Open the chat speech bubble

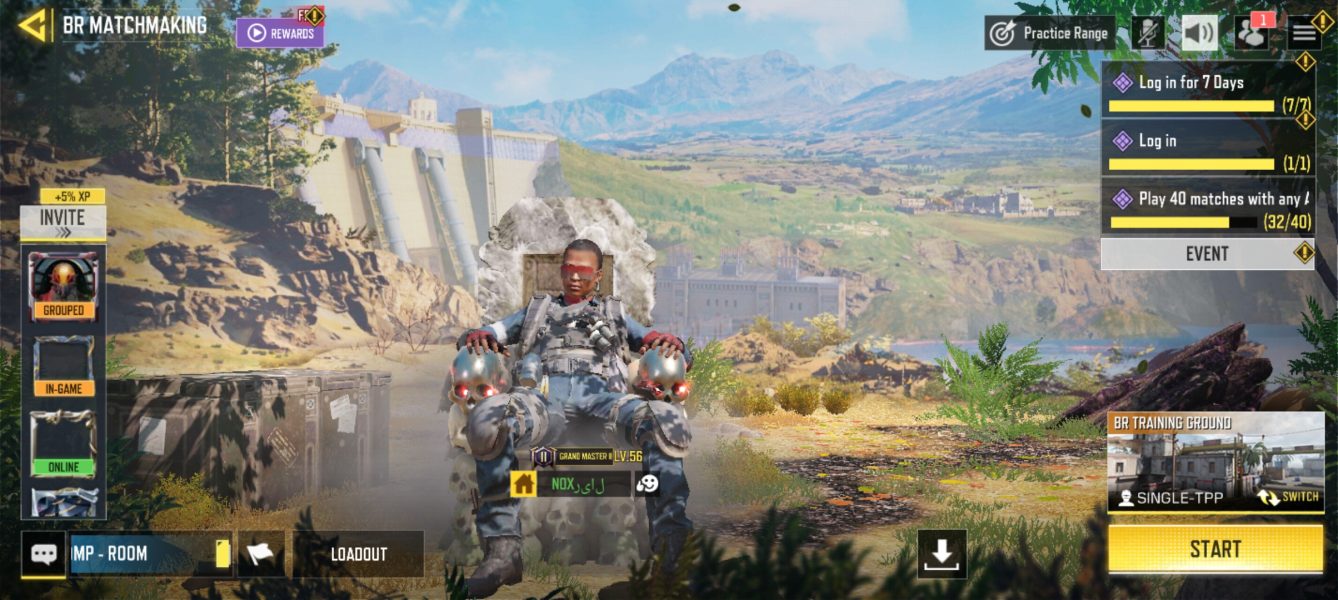pos(44,554)
